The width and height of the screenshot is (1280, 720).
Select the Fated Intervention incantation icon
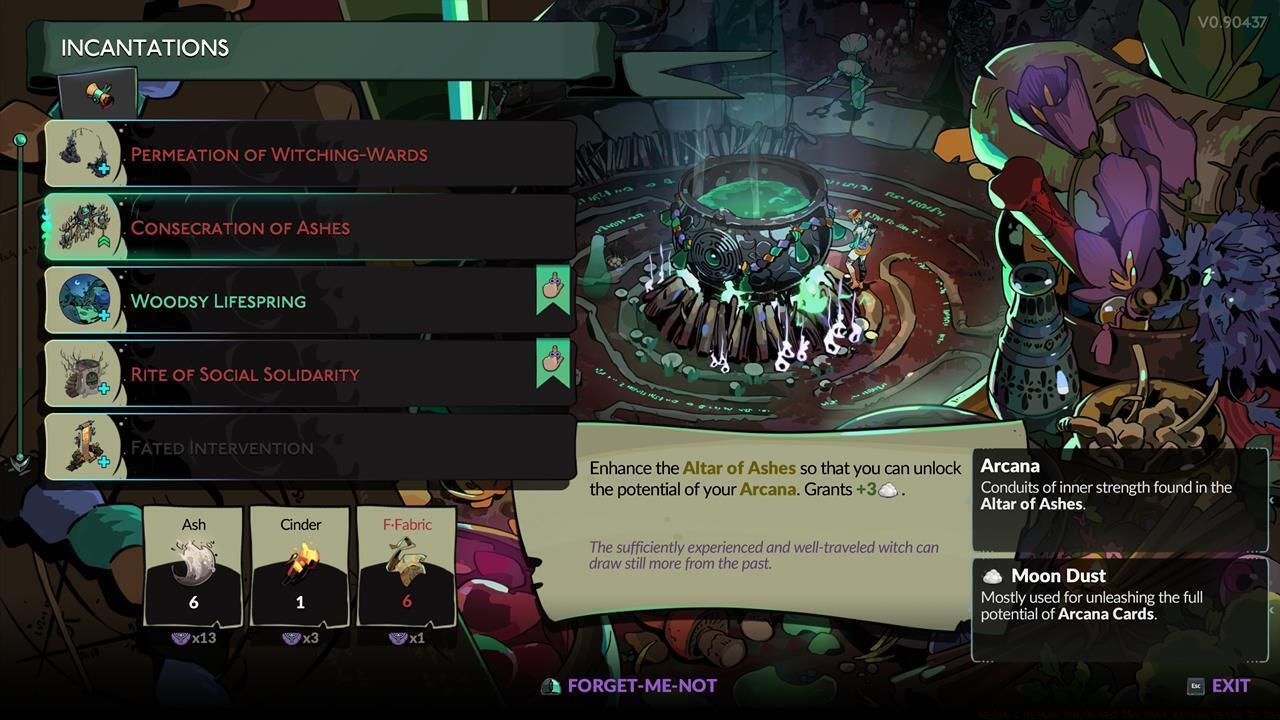(x=84, y=447)
